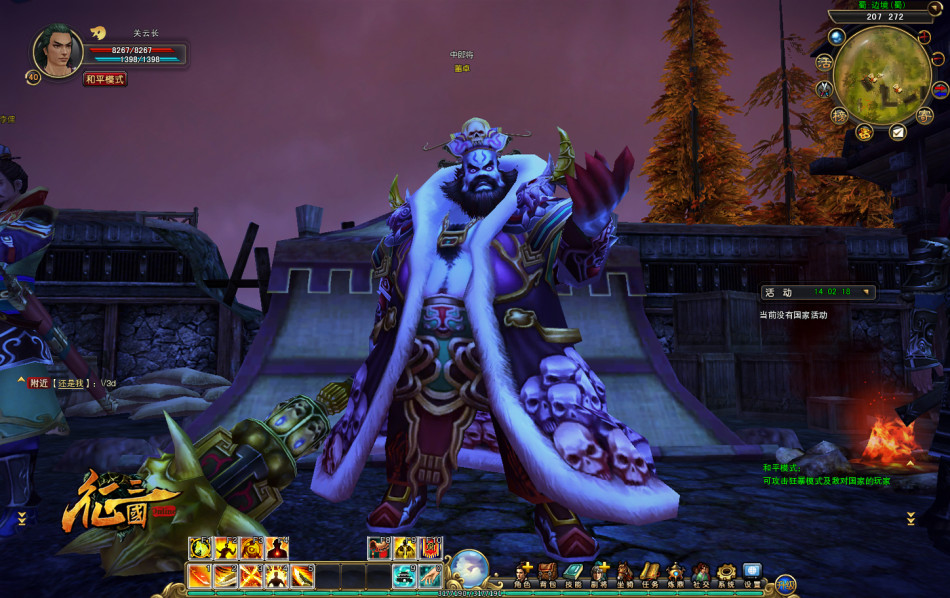The width and height of the screenshot is (950, 598).
Task: Click the large crystal orb on the action bar
Action: (470, 567)
